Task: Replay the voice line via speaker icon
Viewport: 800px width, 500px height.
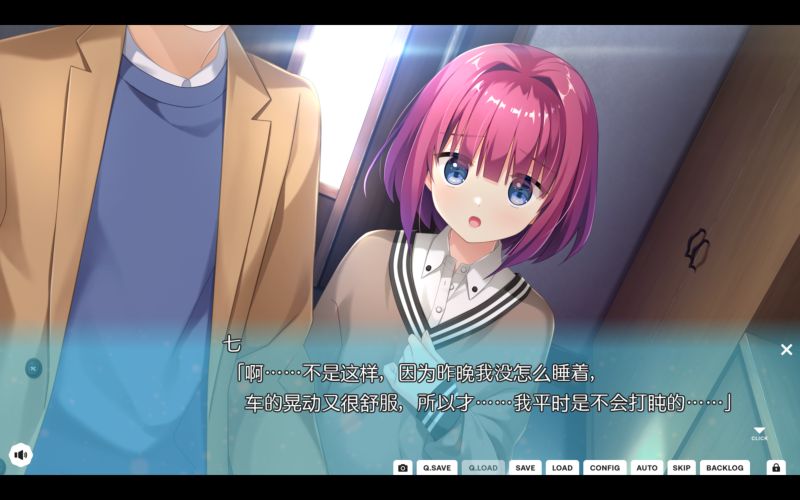Action: click(x=20, y=455)
